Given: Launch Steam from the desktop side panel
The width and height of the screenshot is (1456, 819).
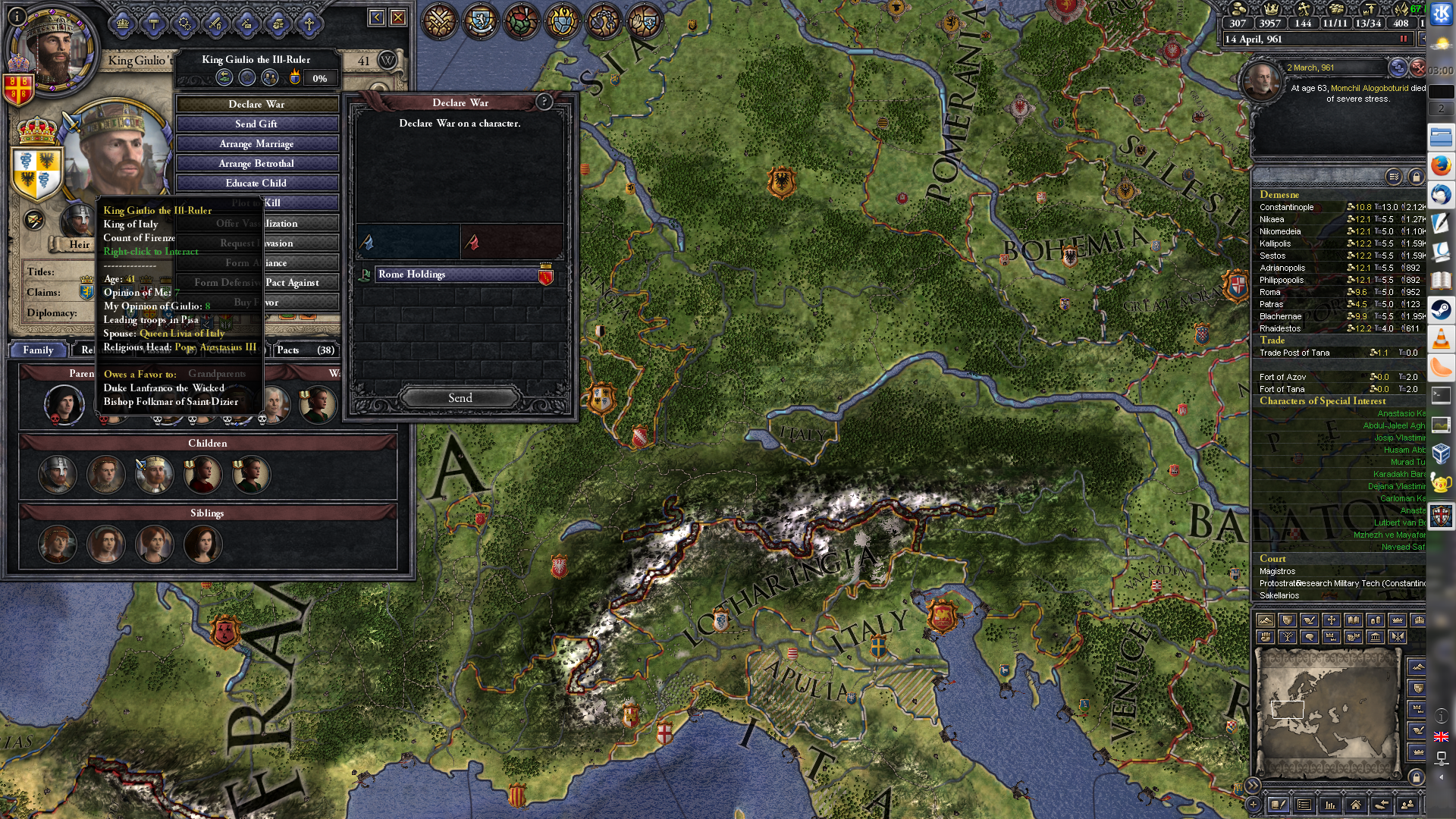Looking at the screenshot, I should [x=1441, y=309].
